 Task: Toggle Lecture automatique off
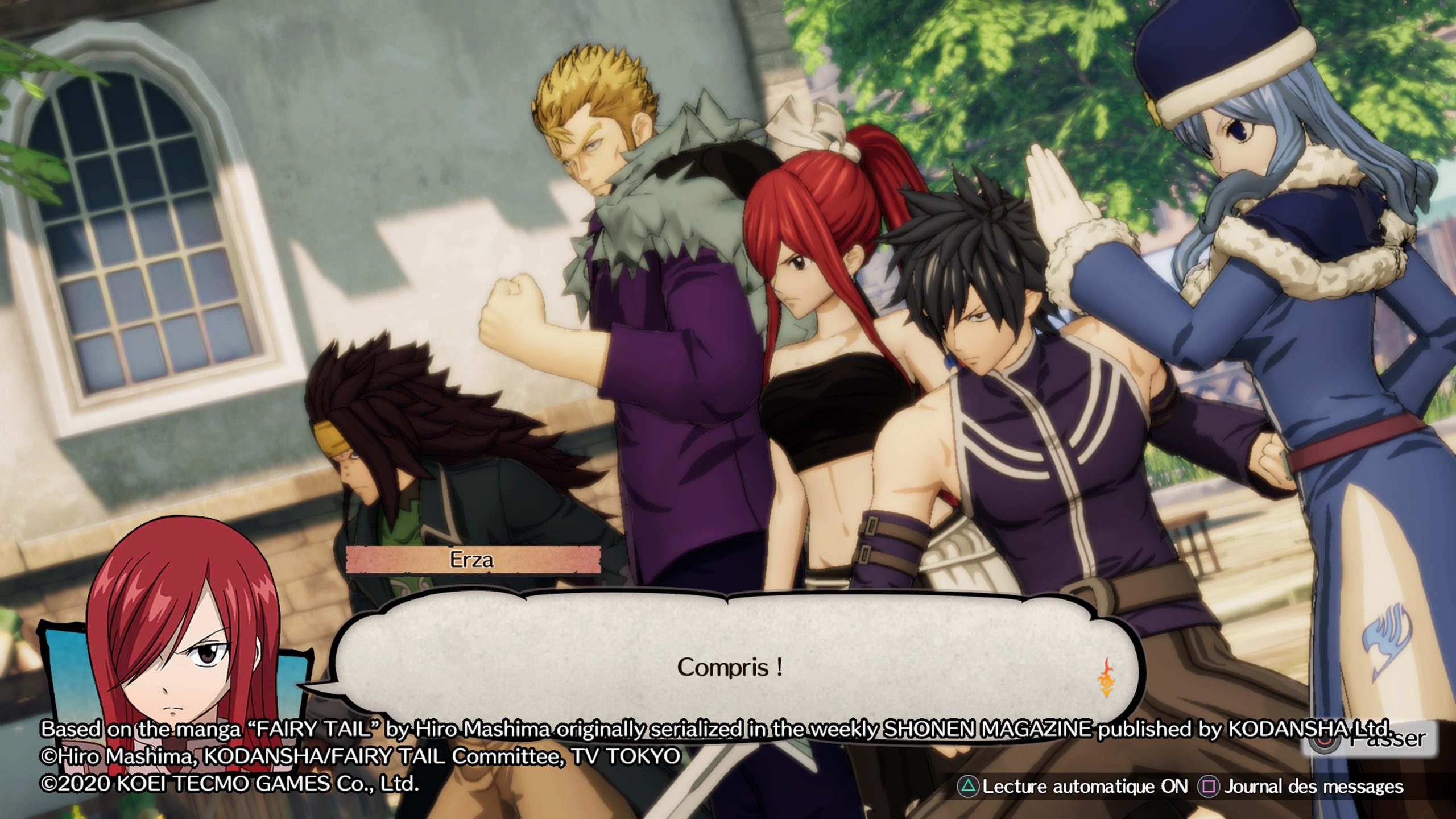[1074, 787]
